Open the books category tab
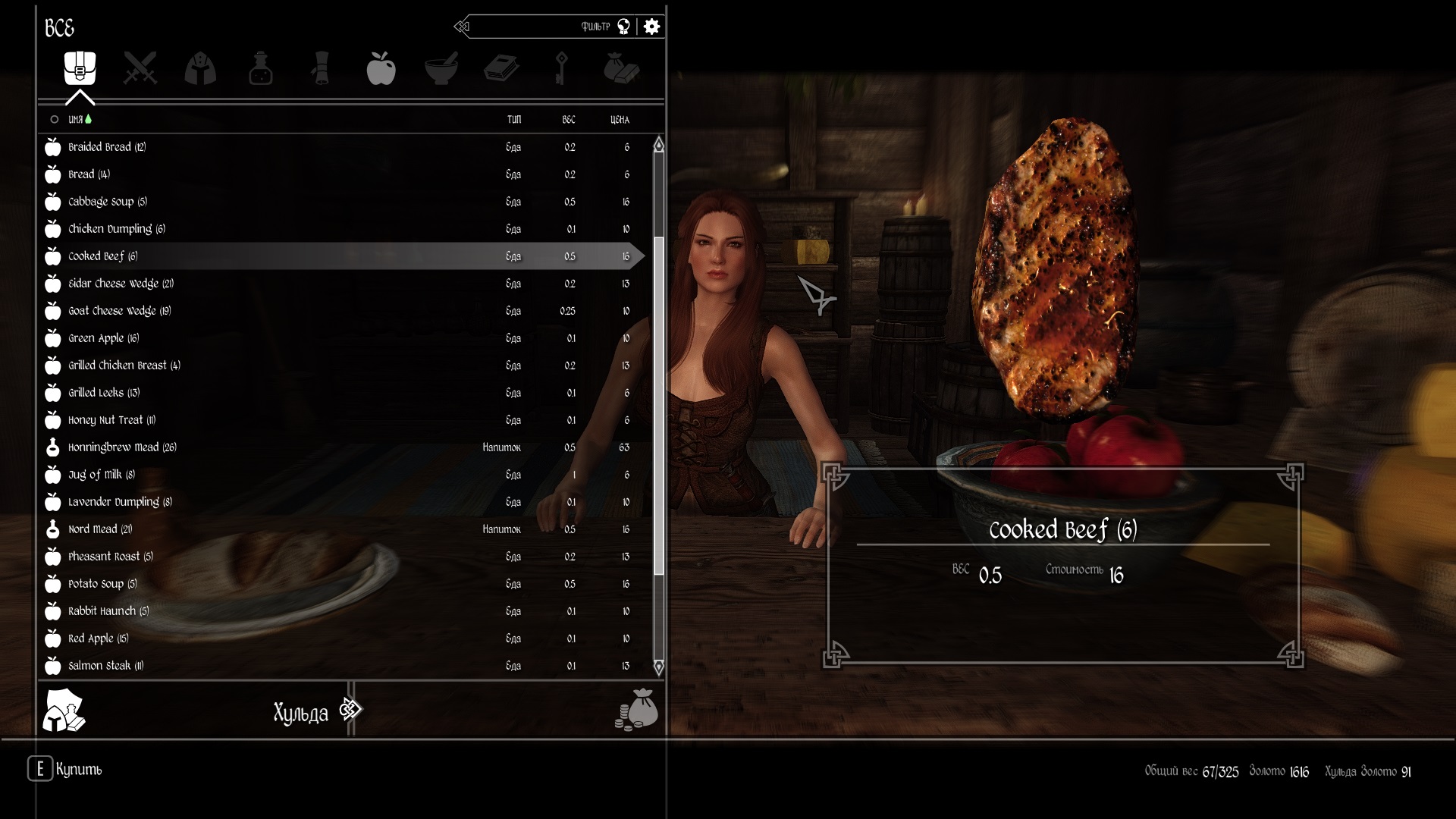 501,68
